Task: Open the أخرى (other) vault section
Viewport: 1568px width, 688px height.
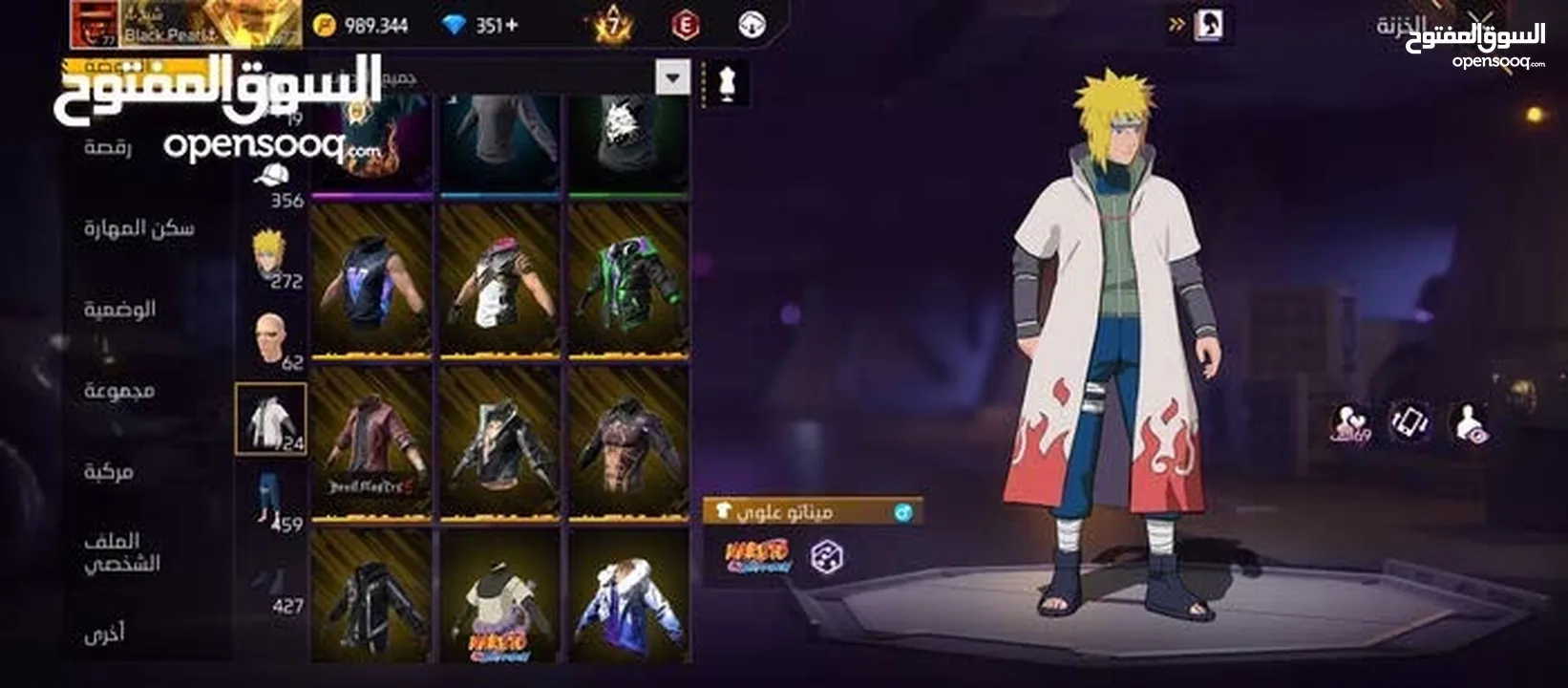Action: (103, 634)
